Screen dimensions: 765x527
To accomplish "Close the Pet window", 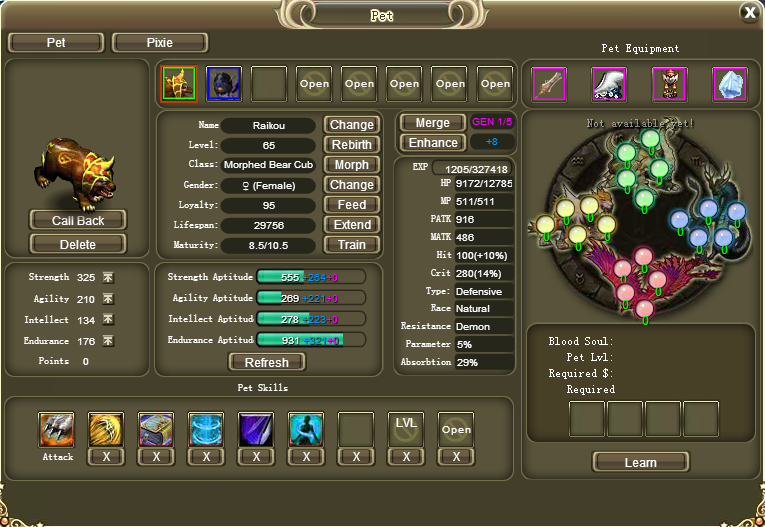I will (x=749, y=12).
